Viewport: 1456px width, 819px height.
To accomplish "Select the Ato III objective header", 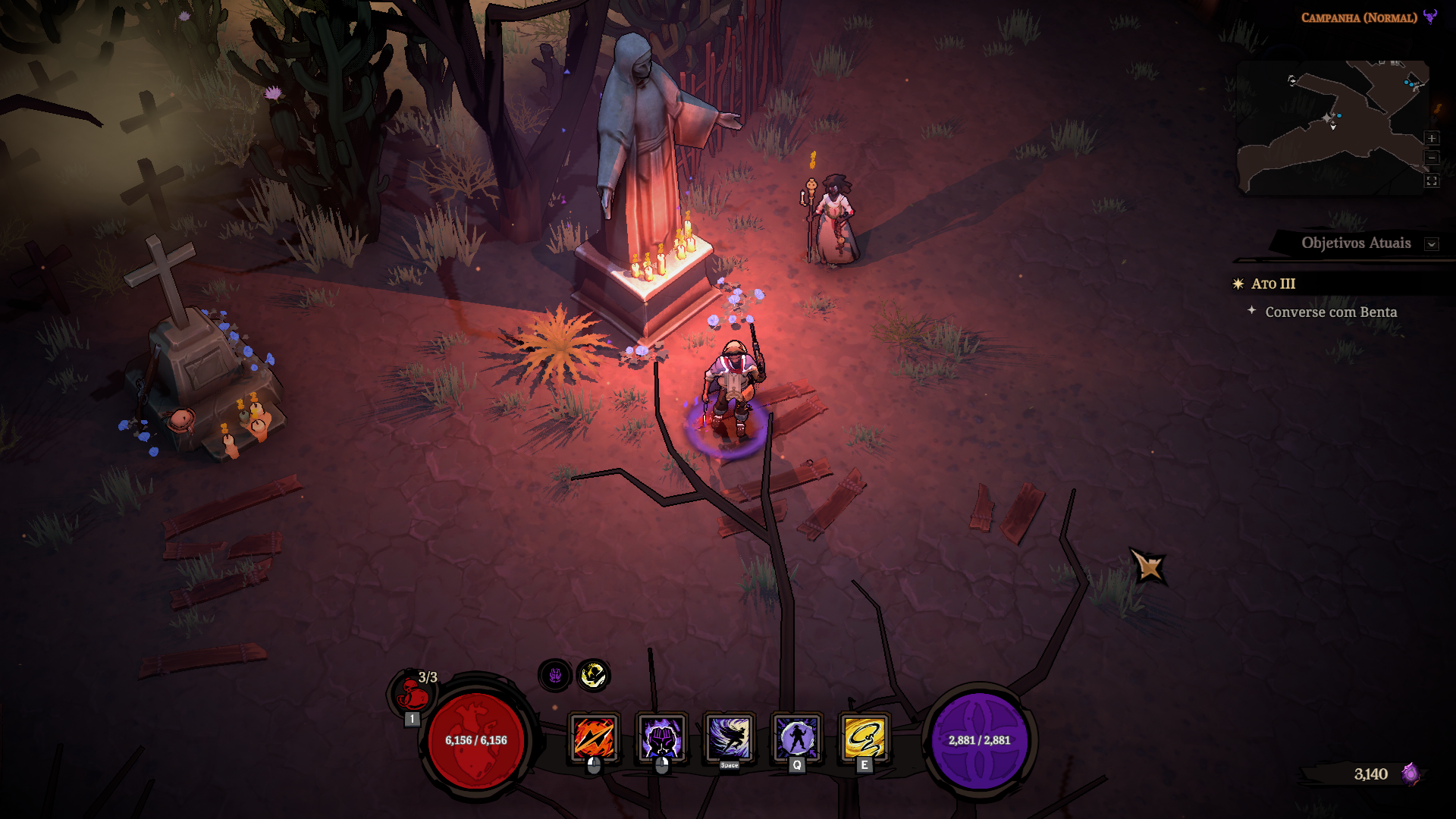I will pos(1273,284).
